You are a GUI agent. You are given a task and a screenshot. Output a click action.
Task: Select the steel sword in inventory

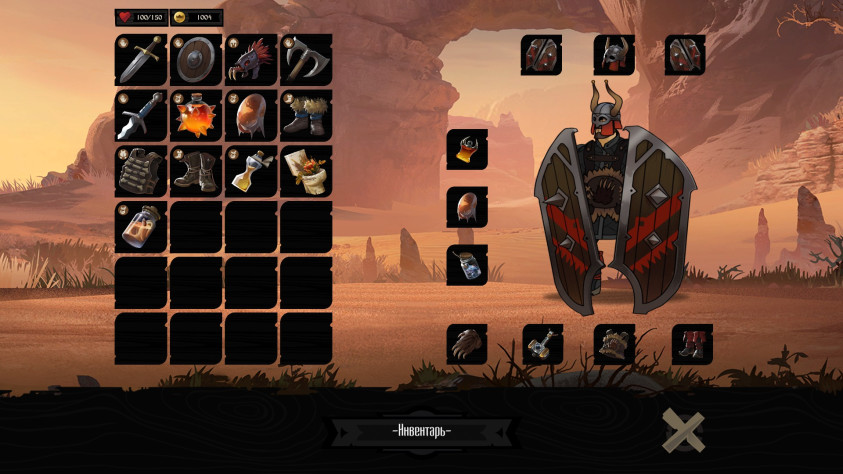pyautogui.click(x=141, y=60)
